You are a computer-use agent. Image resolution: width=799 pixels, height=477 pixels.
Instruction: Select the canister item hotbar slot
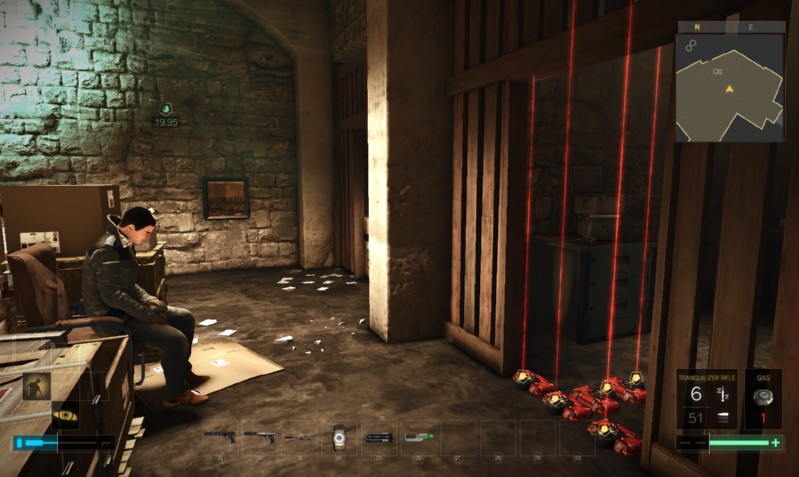tap(339, 436)
